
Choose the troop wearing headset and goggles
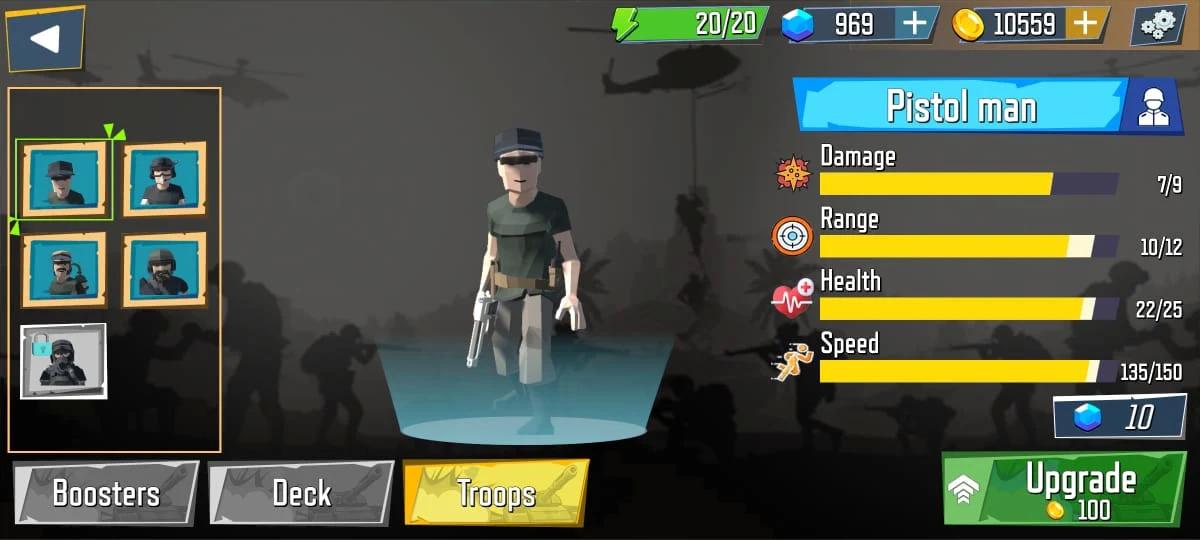[x=164, y=179]
